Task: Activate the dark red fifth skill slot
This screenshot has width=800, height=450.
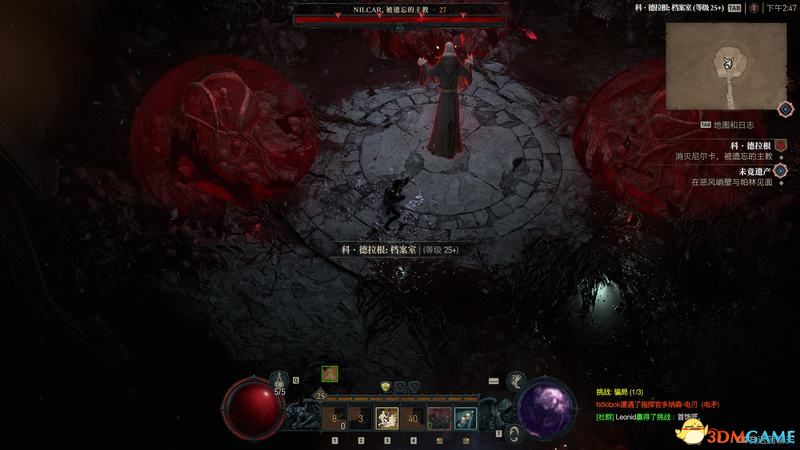Action: pos(438,418)
